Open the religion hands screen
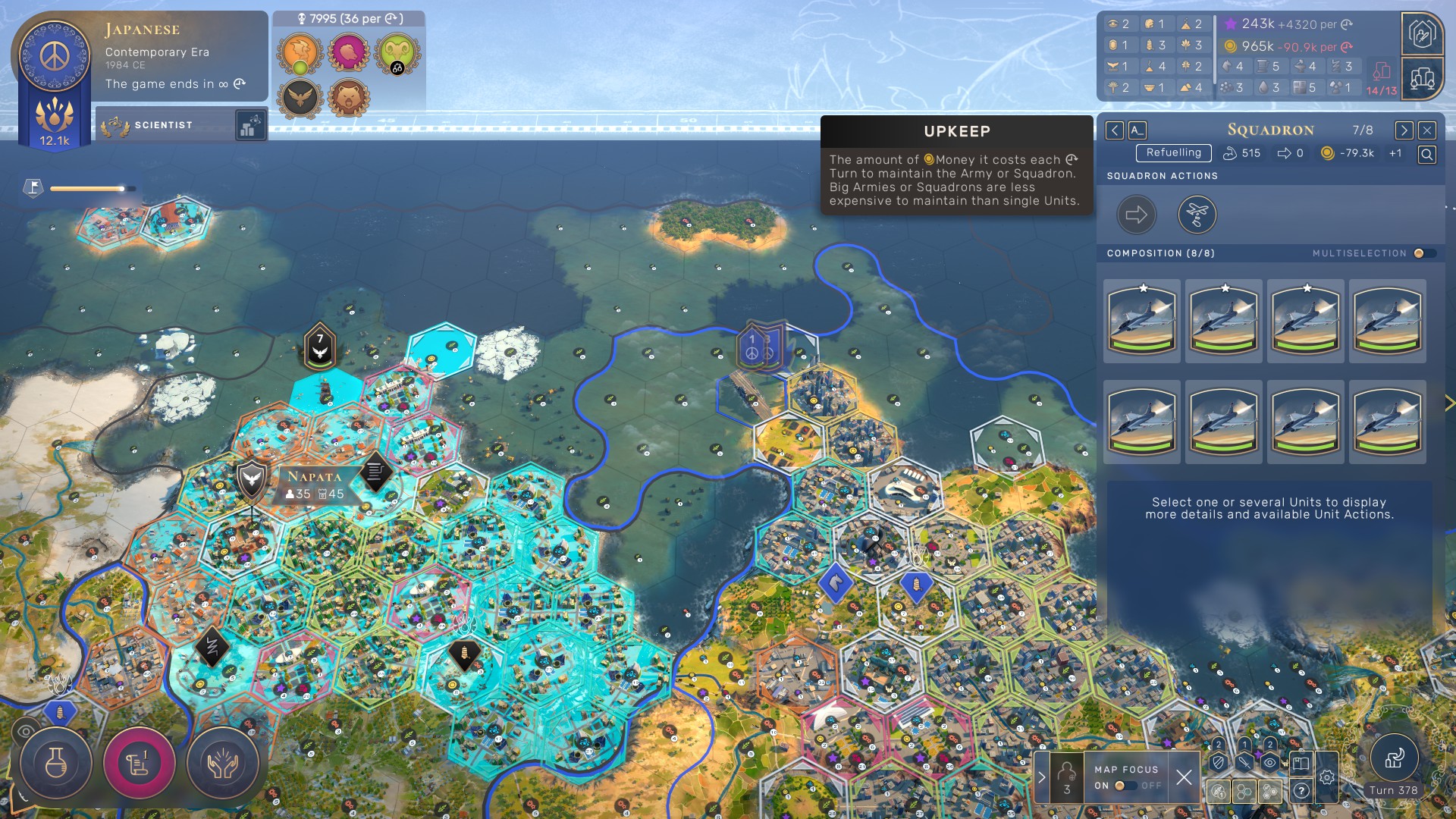This screenshot has height=819, width=1456. click(222, 764)
